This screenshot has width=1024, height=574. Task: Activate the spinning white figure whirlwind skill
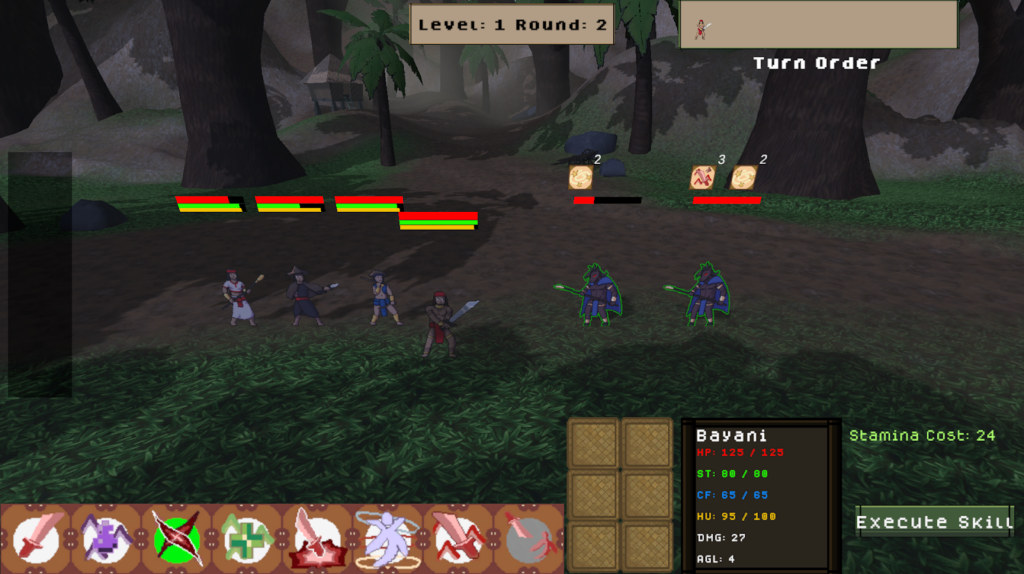(x=387, y=538)
